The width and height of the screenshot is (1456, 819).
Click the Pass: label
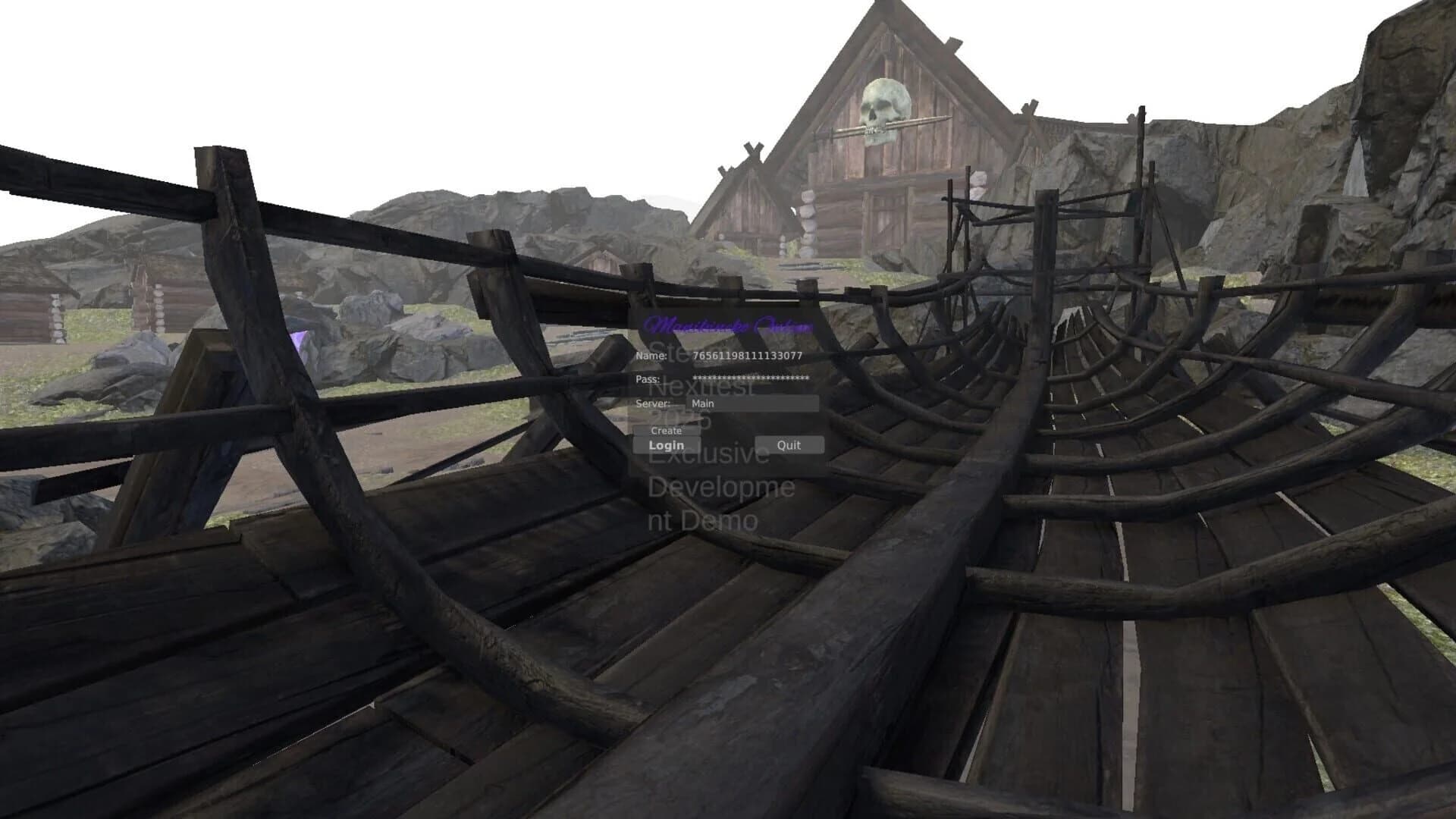[649, 381]
